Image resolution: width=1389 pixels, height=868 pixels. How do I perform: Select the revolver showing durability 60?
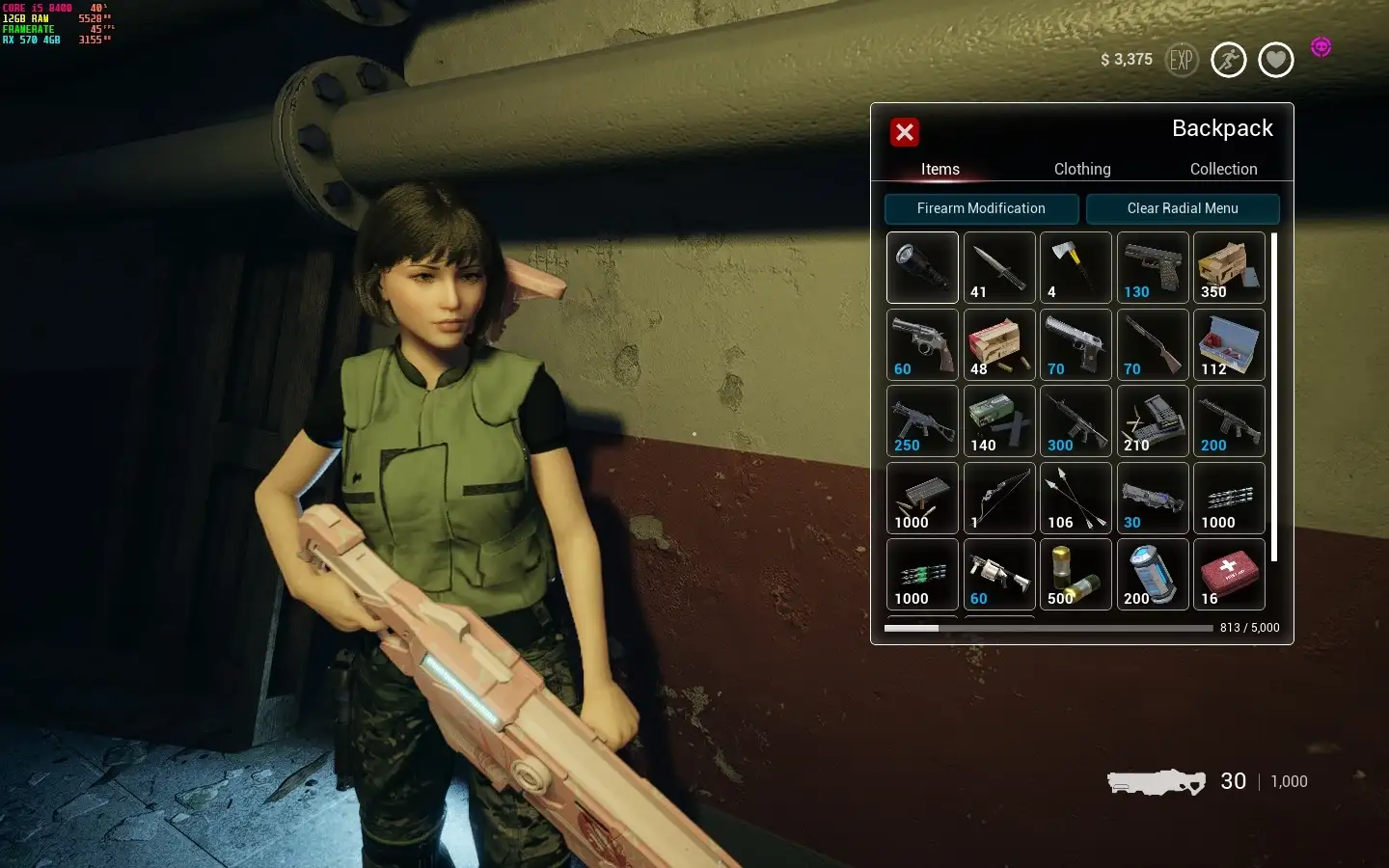tap(922, 344)
